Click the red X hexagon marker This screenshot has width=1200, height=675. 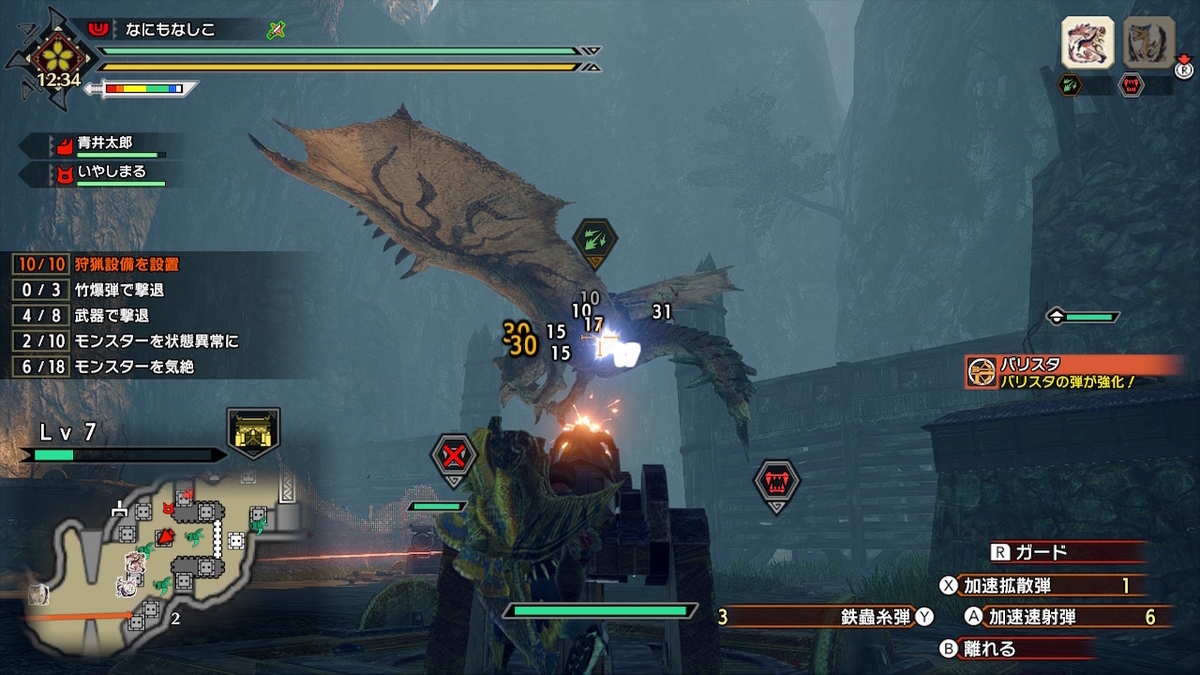[x=454, y=457]
